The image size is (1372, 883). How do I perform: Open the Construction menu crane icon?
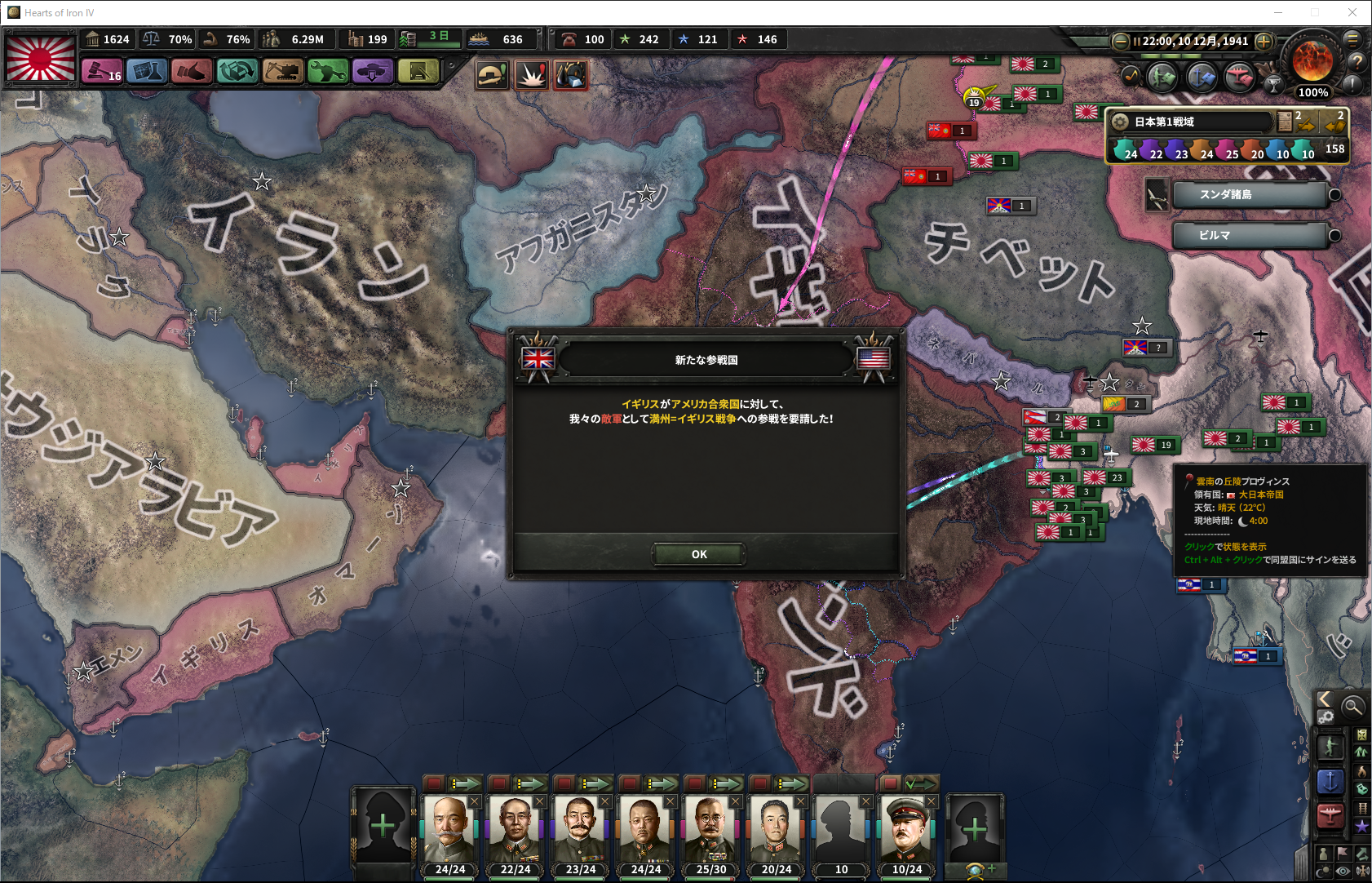[282, 72]
